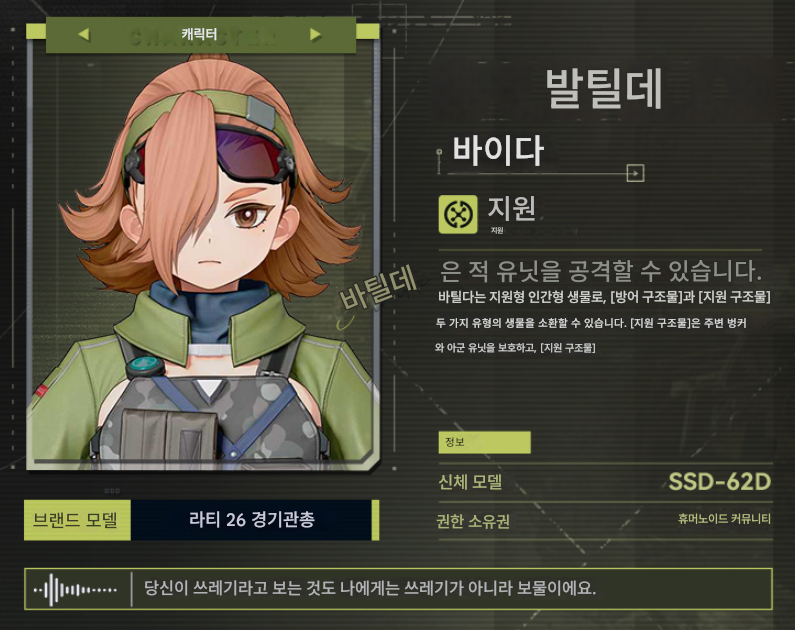Image resolution: width=795 pixels, height=630 pixels.
Task: Click the square arrow icon beside 바이다
Action: pyautogui.click(x=634, y=173)
